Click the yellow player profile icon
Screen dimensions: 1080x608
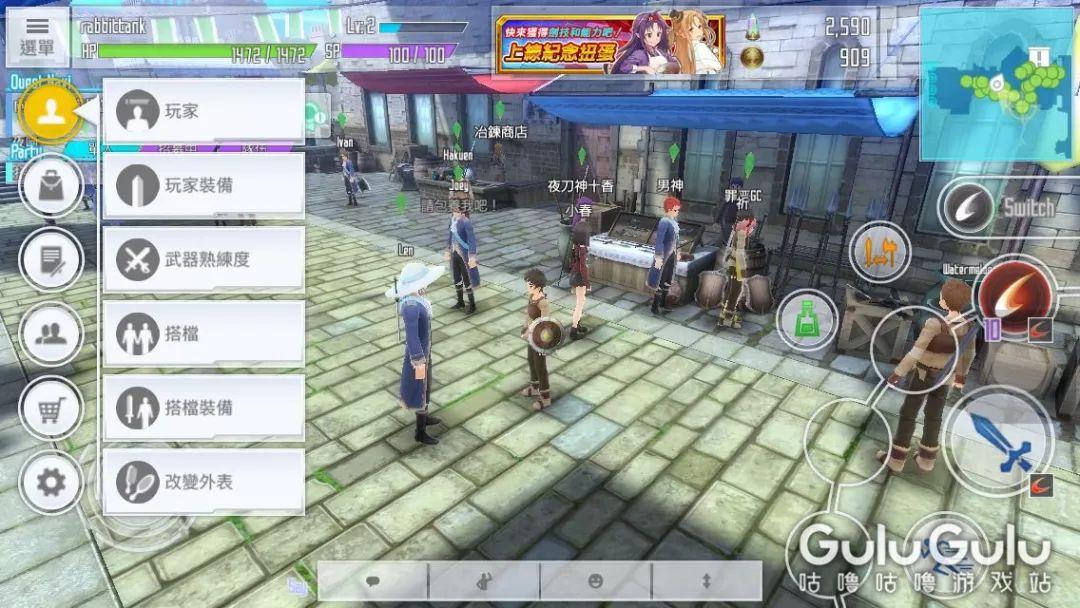(50, 111)
